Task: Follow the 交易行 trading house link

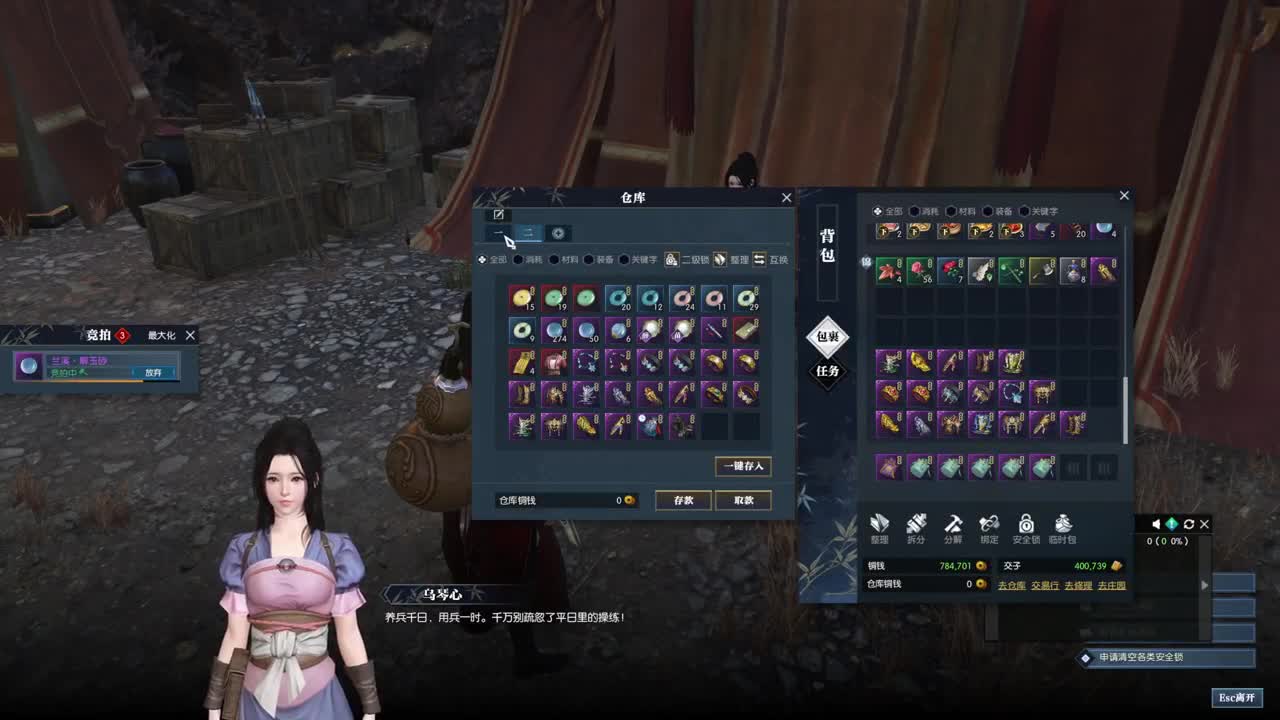Action: click(x=1045, y=585)
